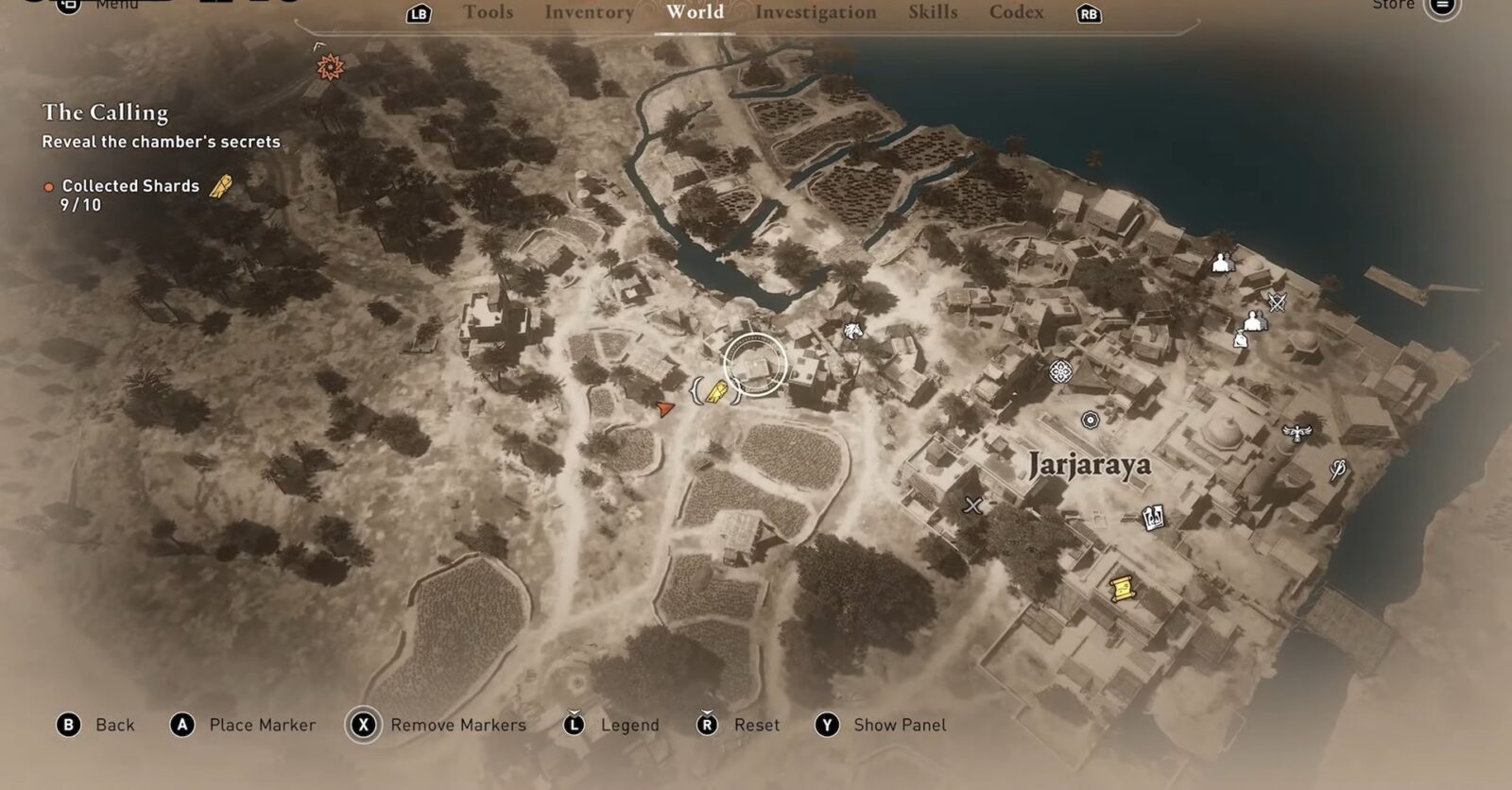Select the yellow shard marker on the map
1512x790 pixels.
716,391
